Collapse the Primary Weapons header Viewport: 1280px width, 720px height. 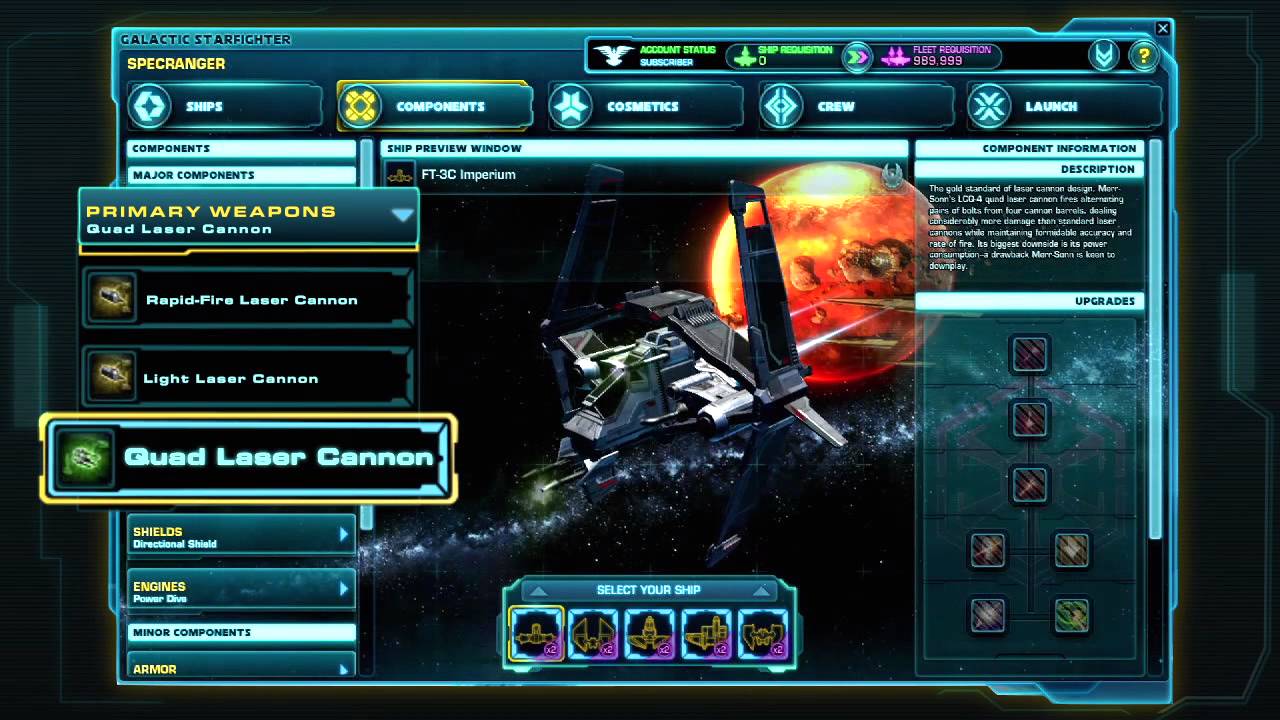[x=402, y=215]
